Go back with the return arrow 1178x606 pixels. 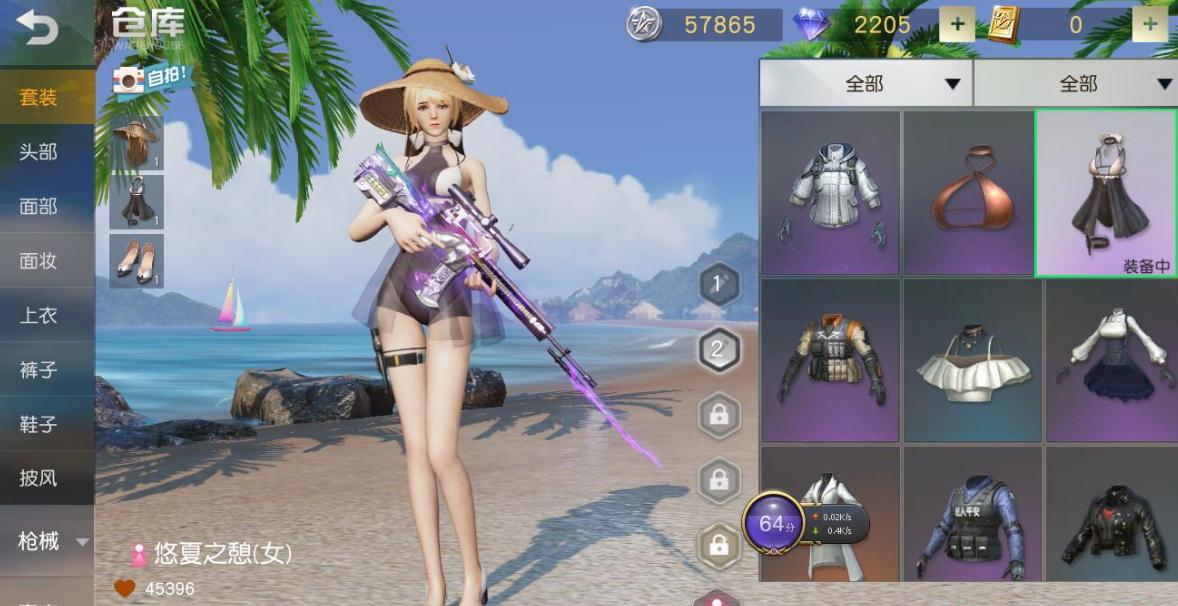(x=37, y=29)
